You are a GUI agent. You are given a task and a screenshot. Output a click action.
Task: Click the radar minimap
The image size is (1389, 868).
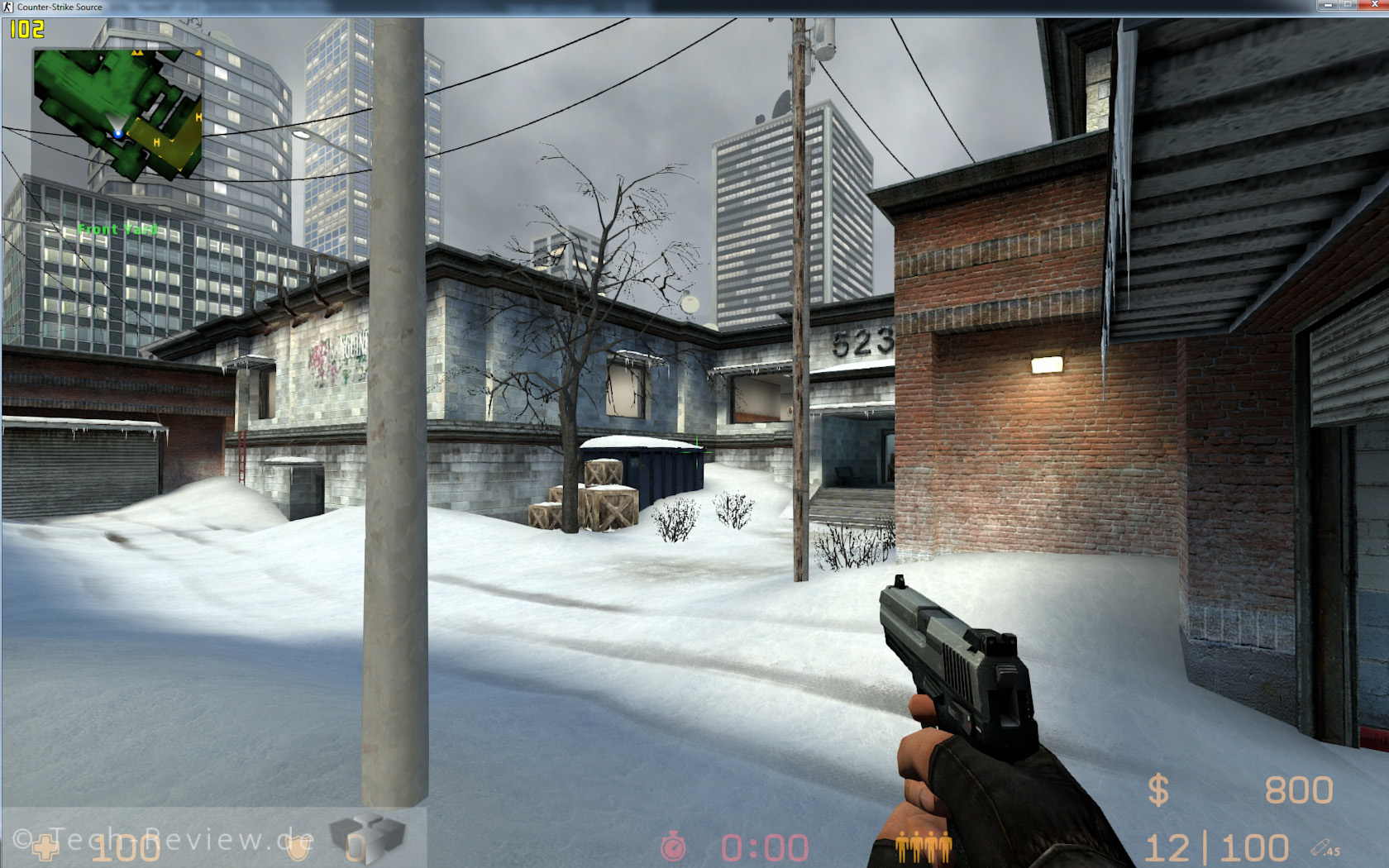[x=117, y=113]
